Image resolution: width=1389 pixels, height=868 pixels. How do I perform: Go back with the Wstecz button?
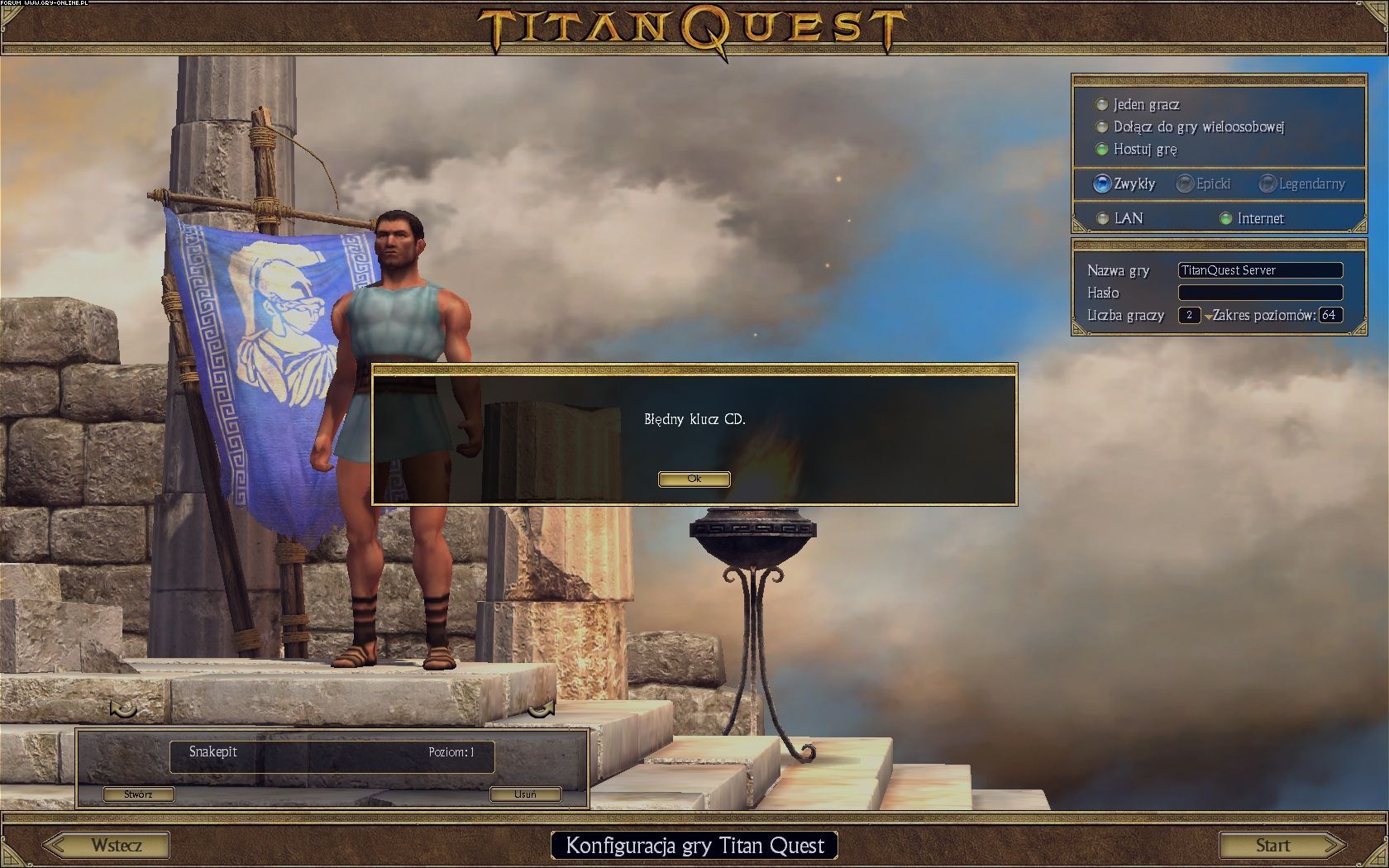(107, 845)
